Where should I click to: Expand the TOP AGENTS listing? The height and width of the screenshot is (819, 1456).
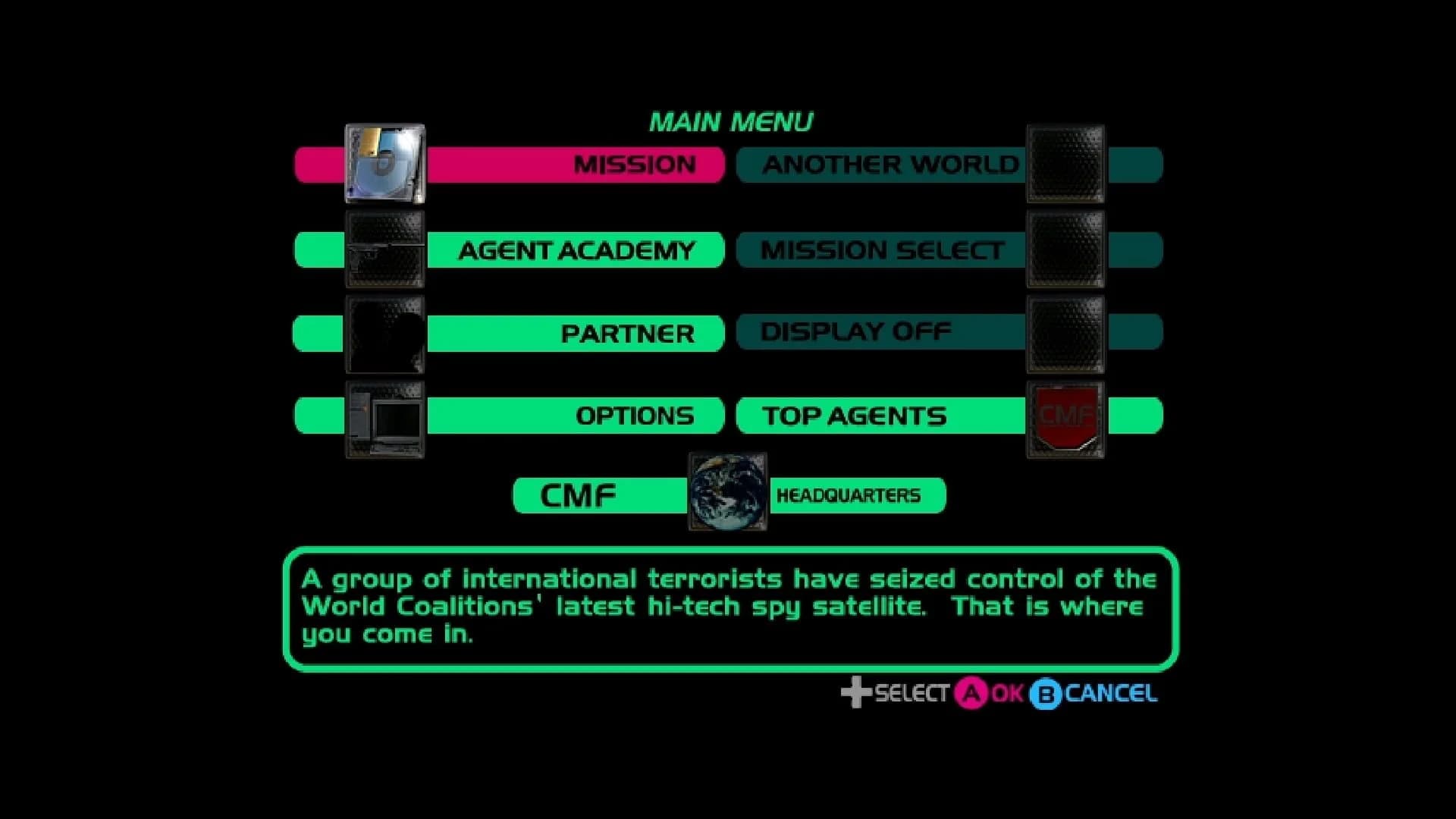tap(854, 416)
